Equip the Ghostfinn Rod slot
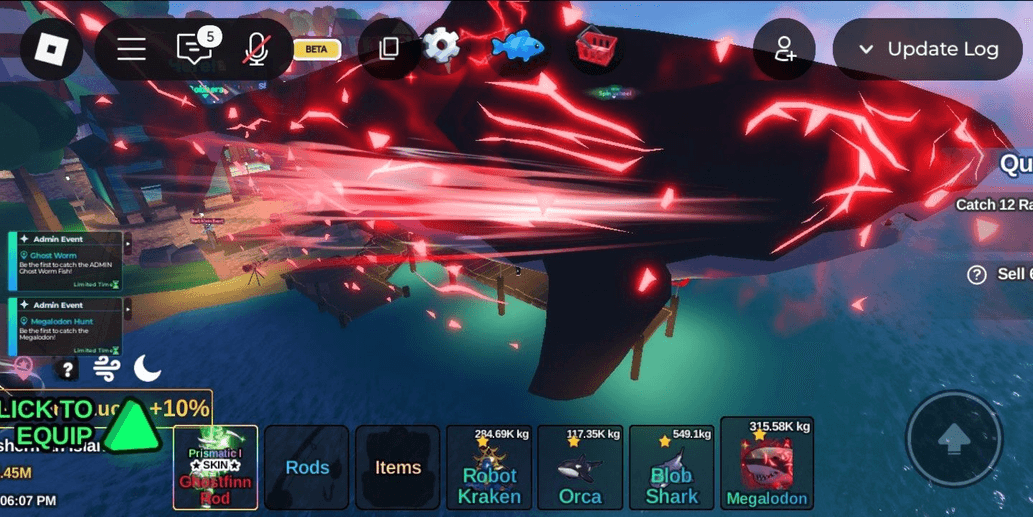This screenshot has width=1033, height=517. (215, 467)
